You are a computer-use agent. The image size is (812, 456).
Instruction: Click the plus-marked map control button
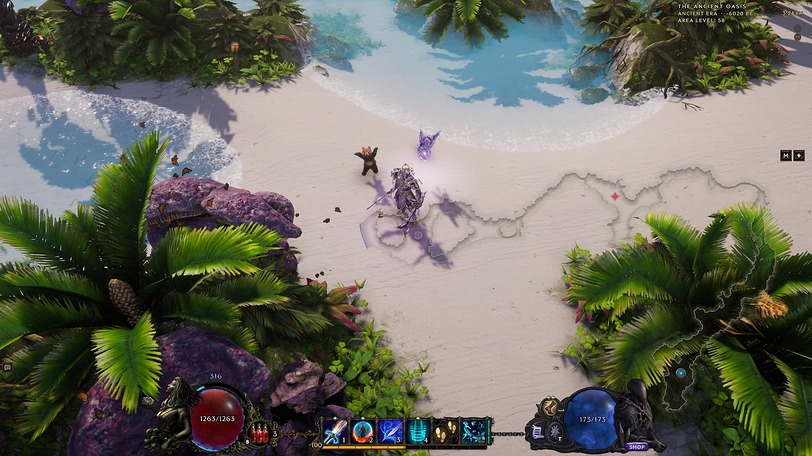click(798, 155)
